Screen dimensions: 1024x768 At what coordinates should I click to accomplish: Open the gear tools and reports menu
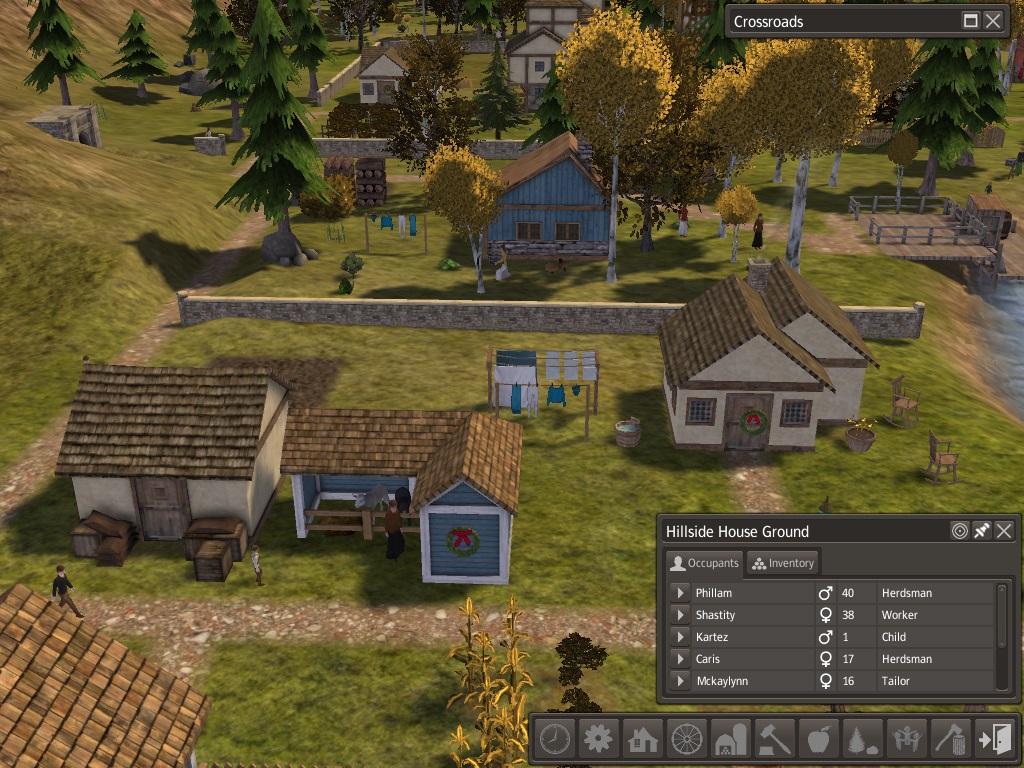tap(598, 739)
